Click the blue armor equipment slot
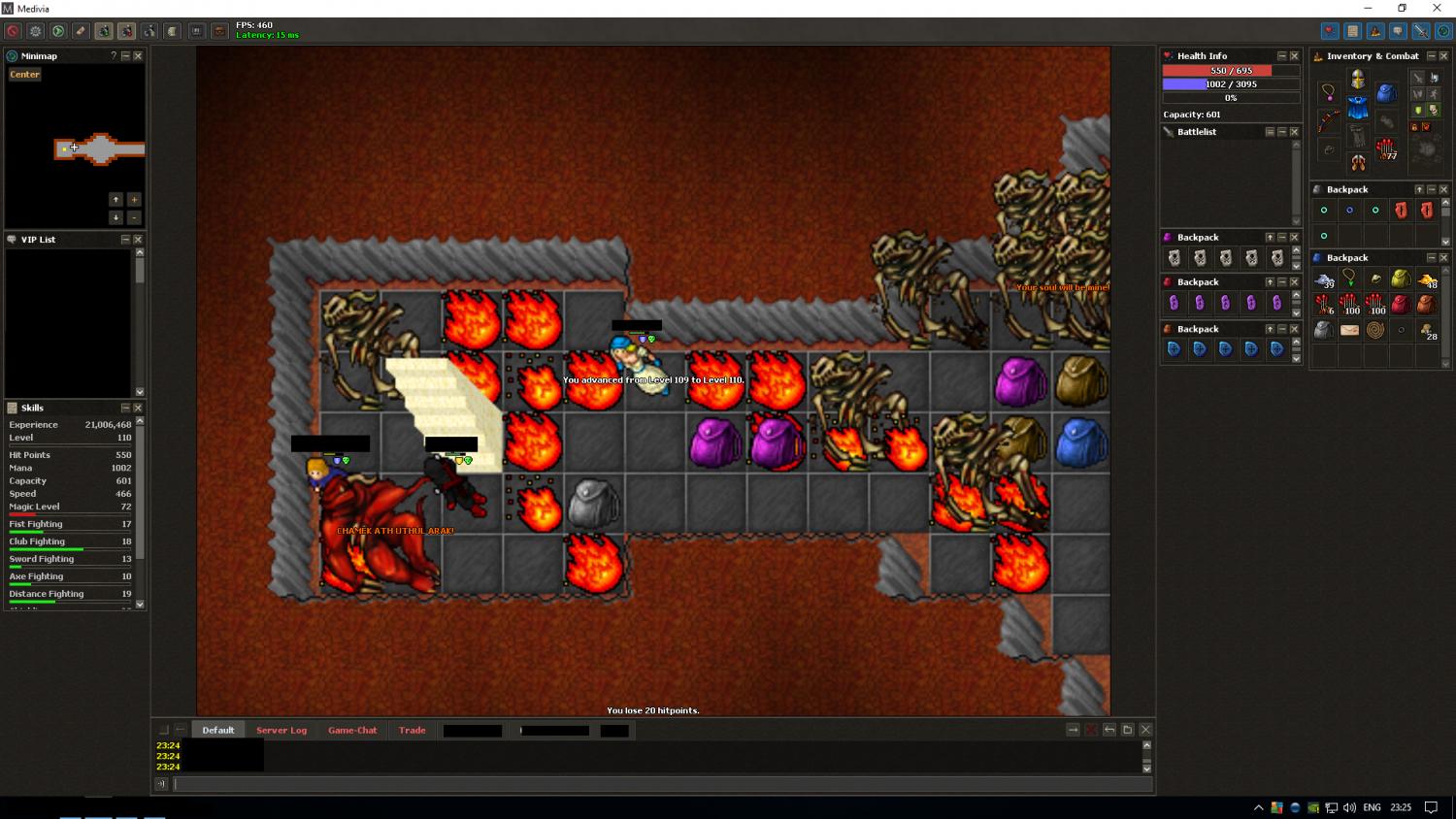 point(1357,108)
